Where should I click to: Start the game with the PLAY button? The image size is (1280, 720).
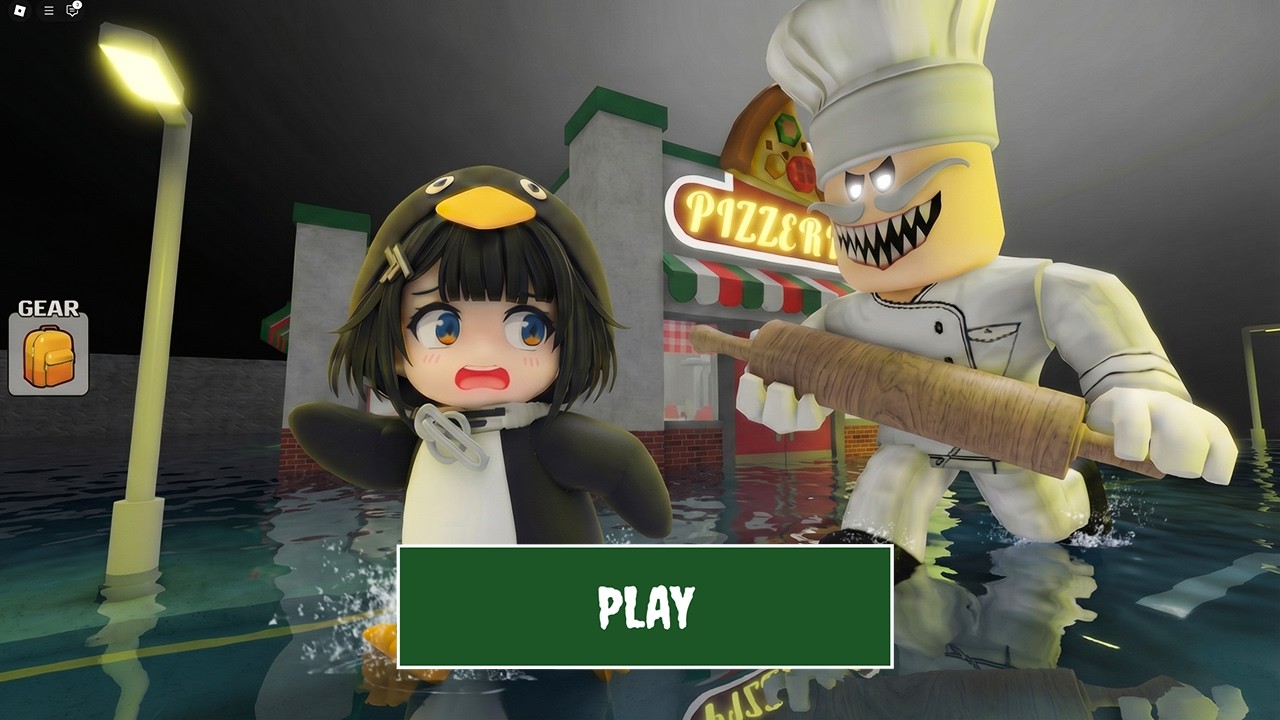645,606
